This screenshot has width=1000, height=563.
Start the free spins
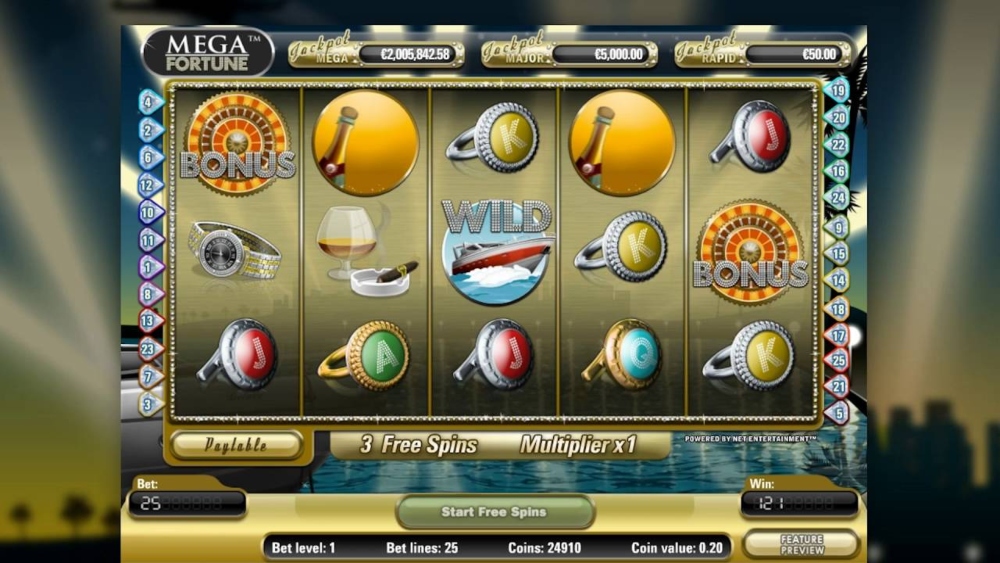(x=494, y=512)
